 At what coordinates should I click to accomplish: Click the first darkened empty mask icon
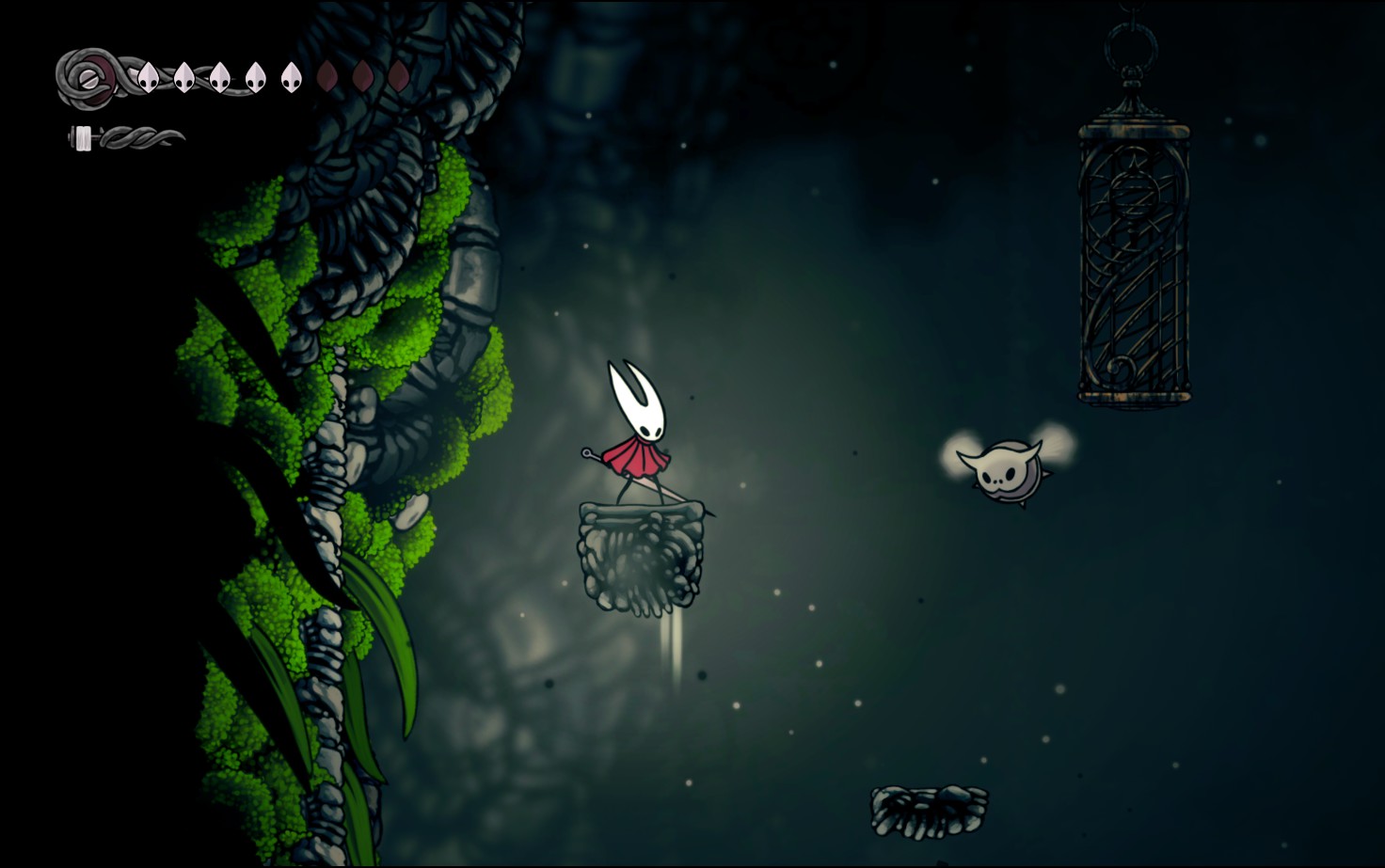(329, 78)
